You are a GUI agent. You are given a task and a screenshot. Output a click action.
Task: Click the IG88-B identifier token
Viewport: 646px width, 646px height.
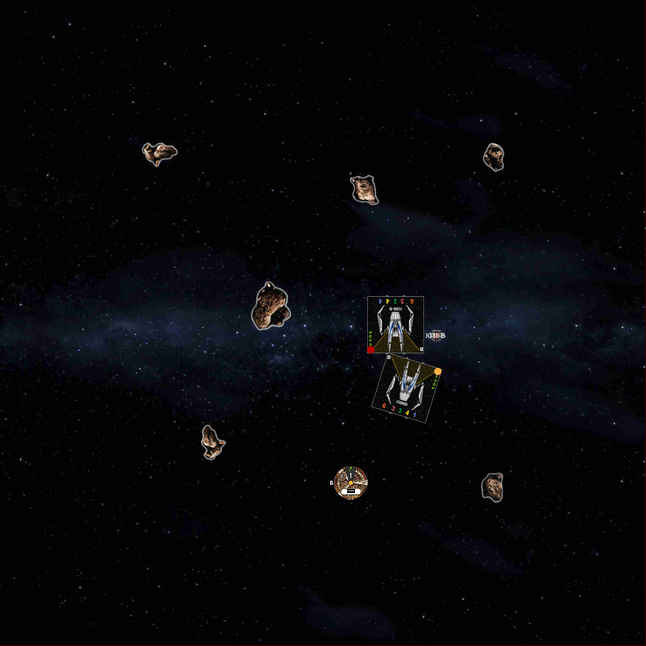click(x=436, y=336)
